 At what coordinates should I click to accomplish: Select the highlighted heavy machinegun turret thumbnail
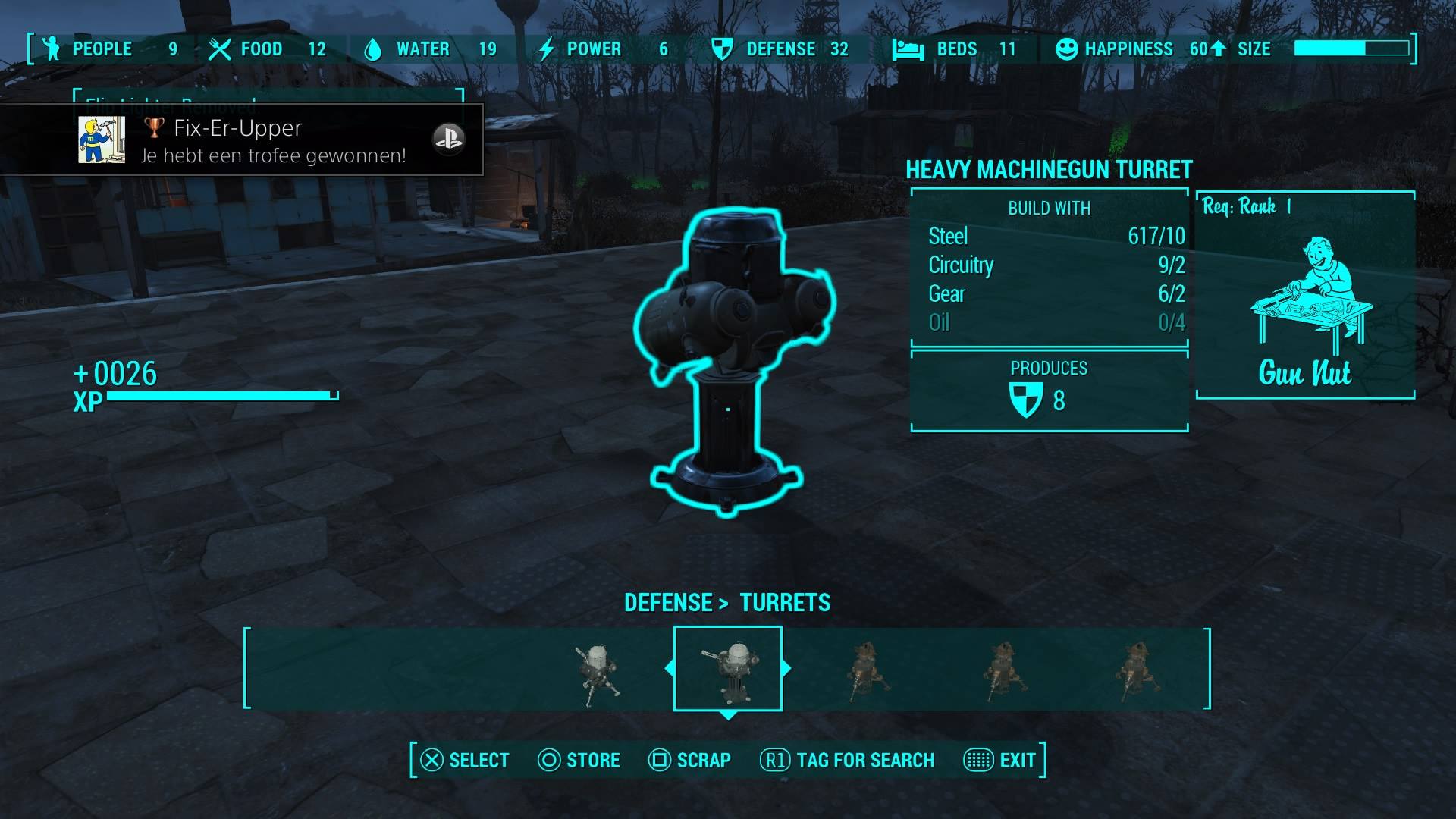(x=727, y=669)
